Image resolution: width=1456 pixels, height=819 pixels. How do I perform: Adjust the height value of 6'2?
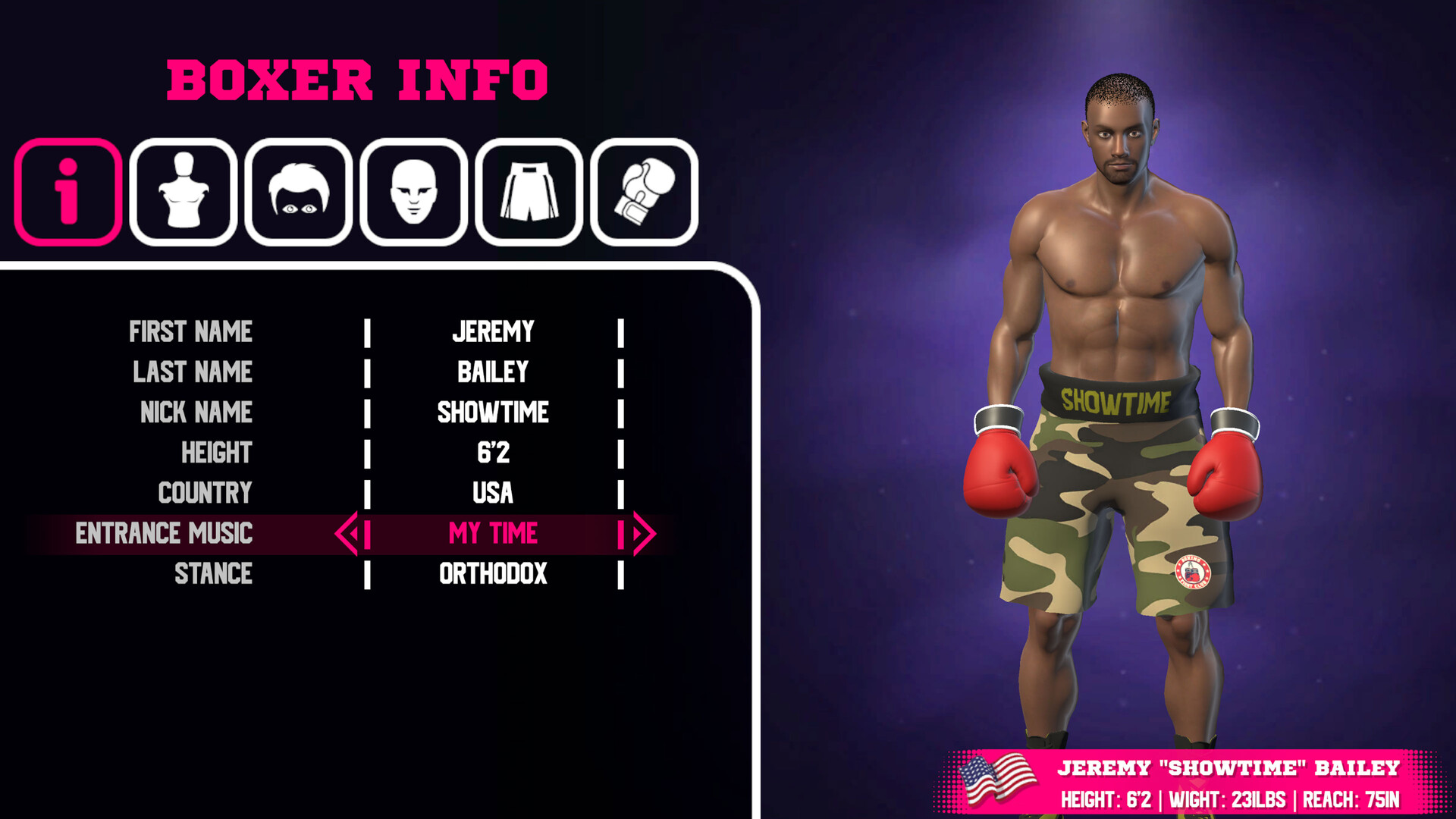(494, 453)
